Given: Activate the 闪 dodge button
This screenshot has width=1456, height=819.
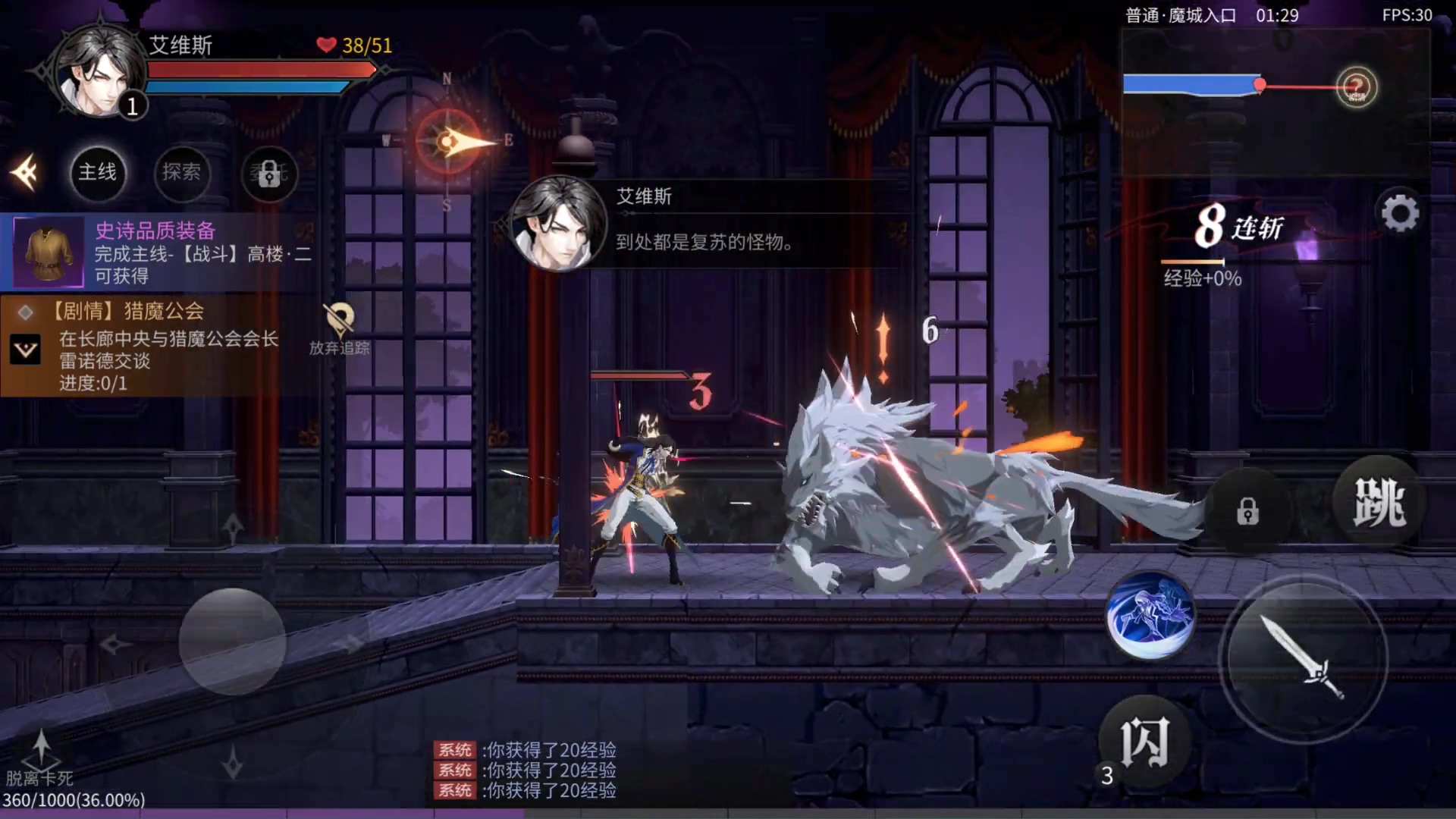Looking at the screenshot, I should (1144, 742).
